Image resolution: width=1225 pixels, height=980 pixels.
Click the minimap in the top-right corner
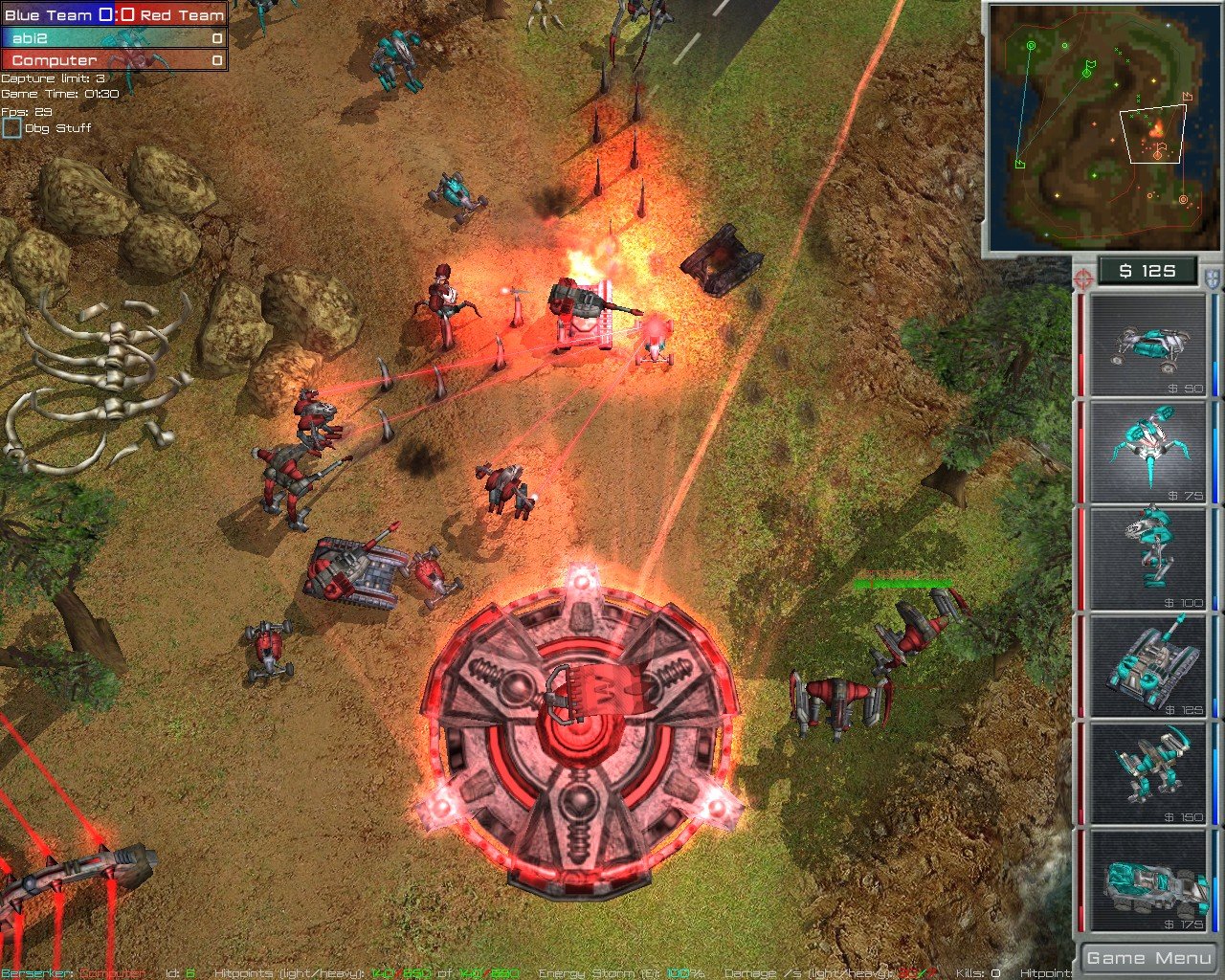1099,124
